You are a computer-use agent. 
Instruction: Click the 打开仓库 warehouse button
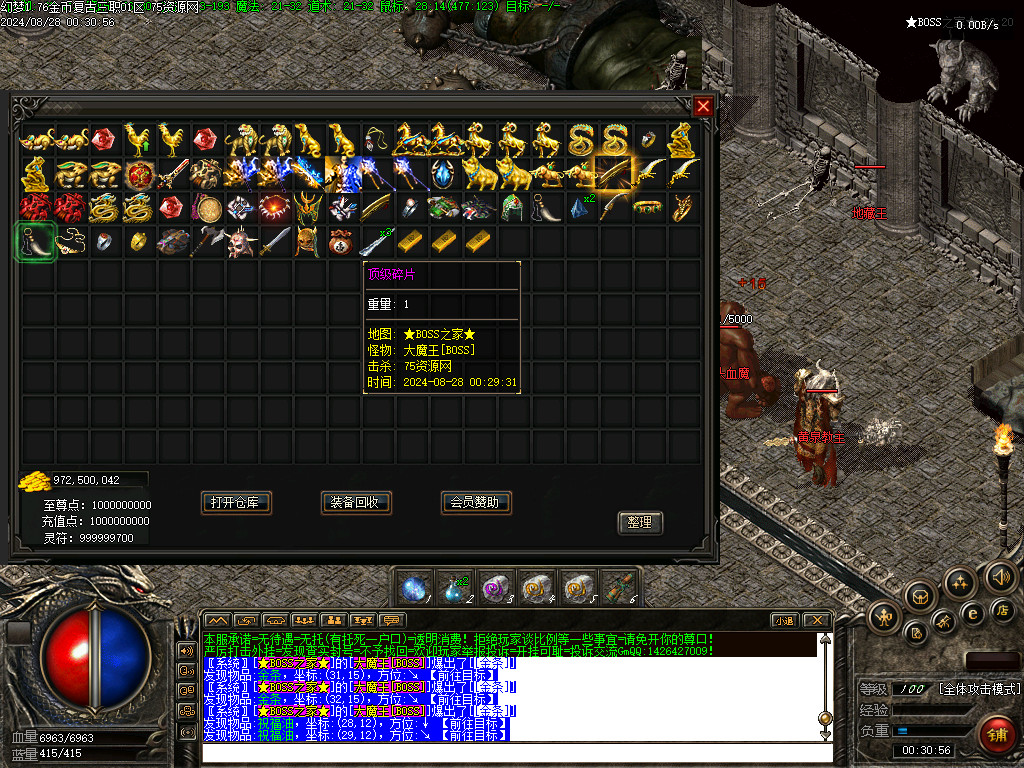236,502
